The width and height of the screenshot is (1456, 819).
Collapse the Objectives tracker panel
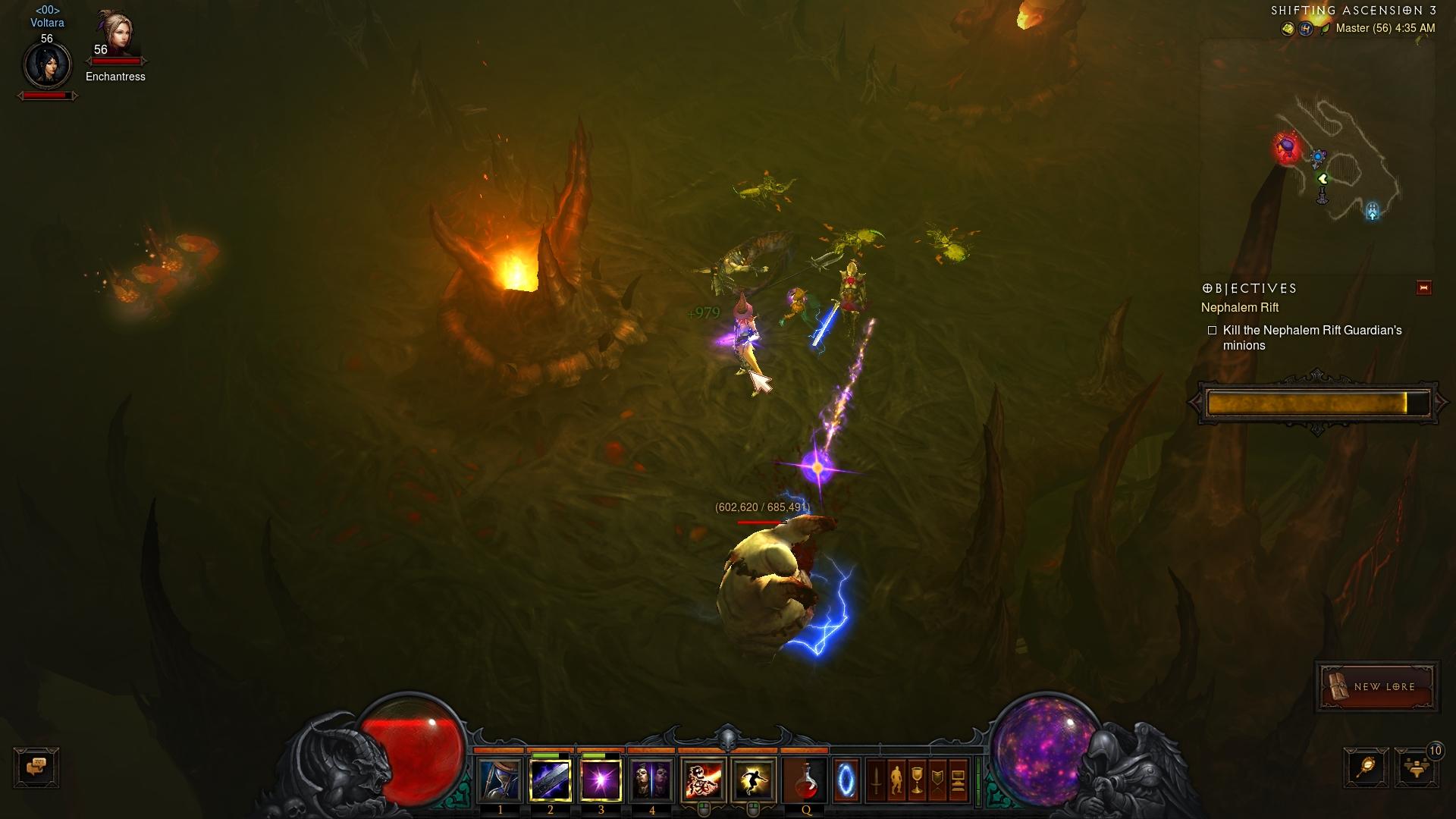tap(1423, 288)
